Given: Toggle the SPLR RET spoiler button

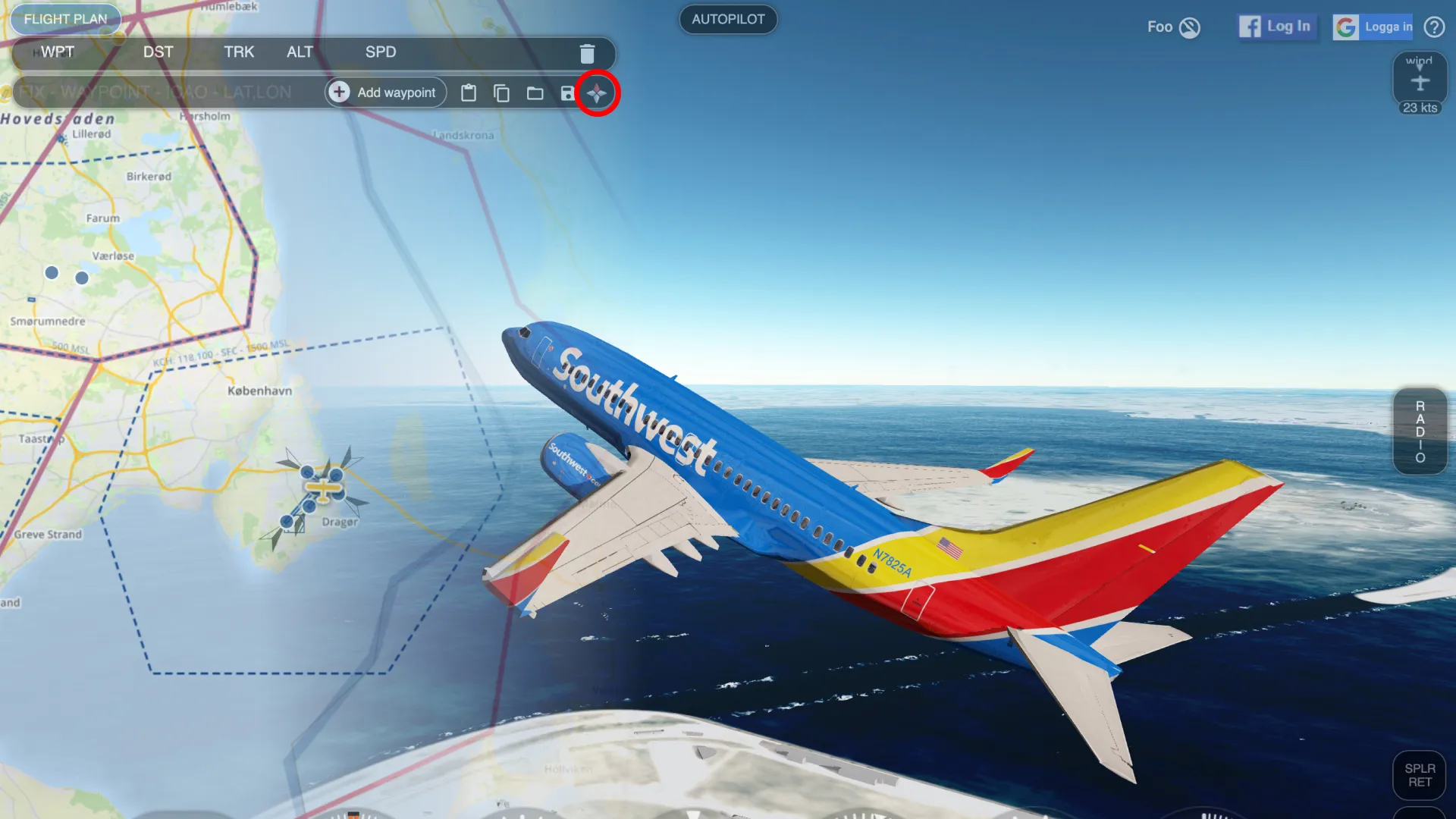Looking at the screenshot, I should (x=1420, y=775).
